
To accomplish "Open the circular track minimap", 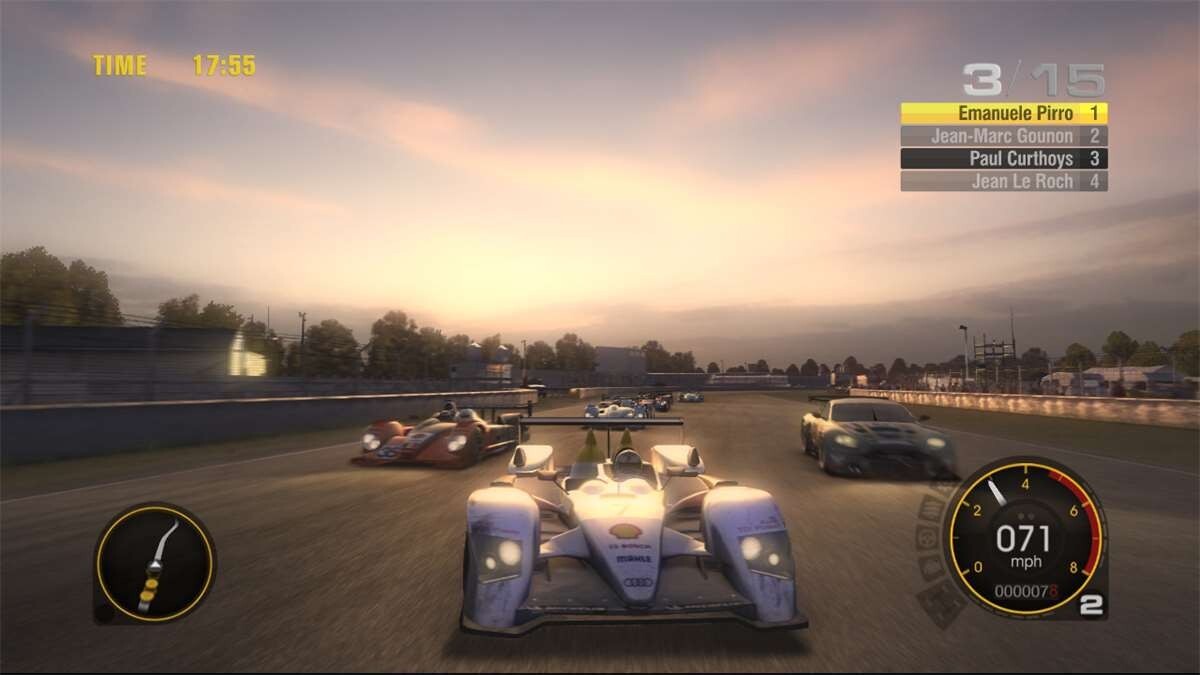I will pyautogui.click(x=154, y=563).
